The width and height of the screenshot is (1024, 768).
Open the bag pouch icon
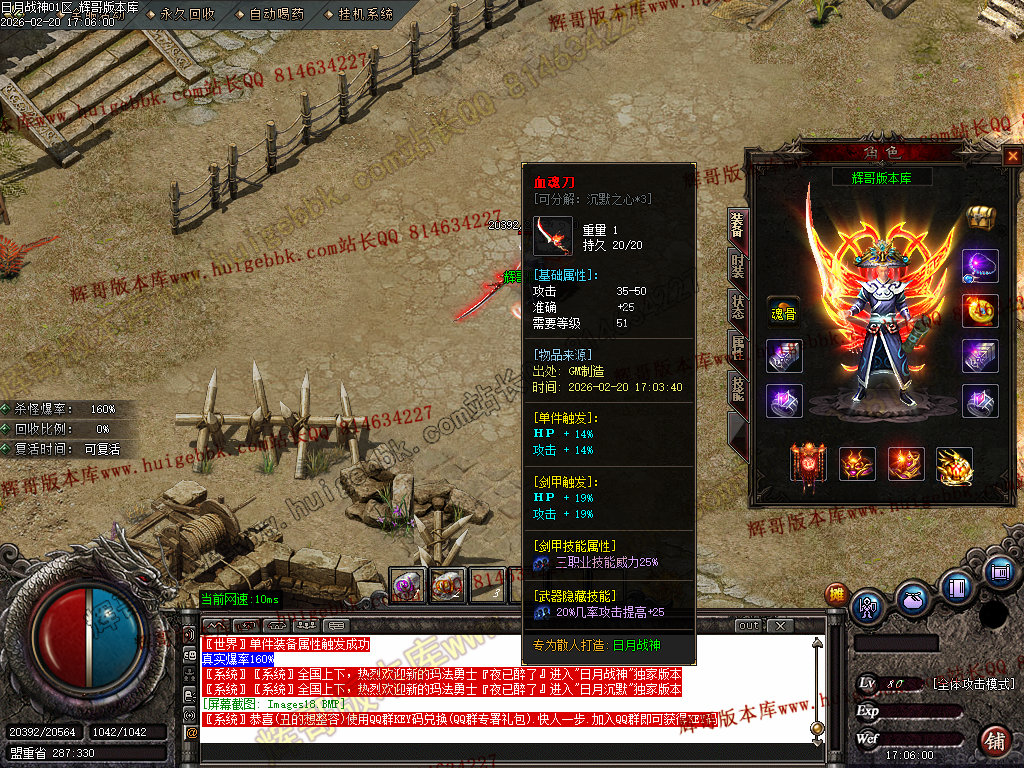coord(911,600)
